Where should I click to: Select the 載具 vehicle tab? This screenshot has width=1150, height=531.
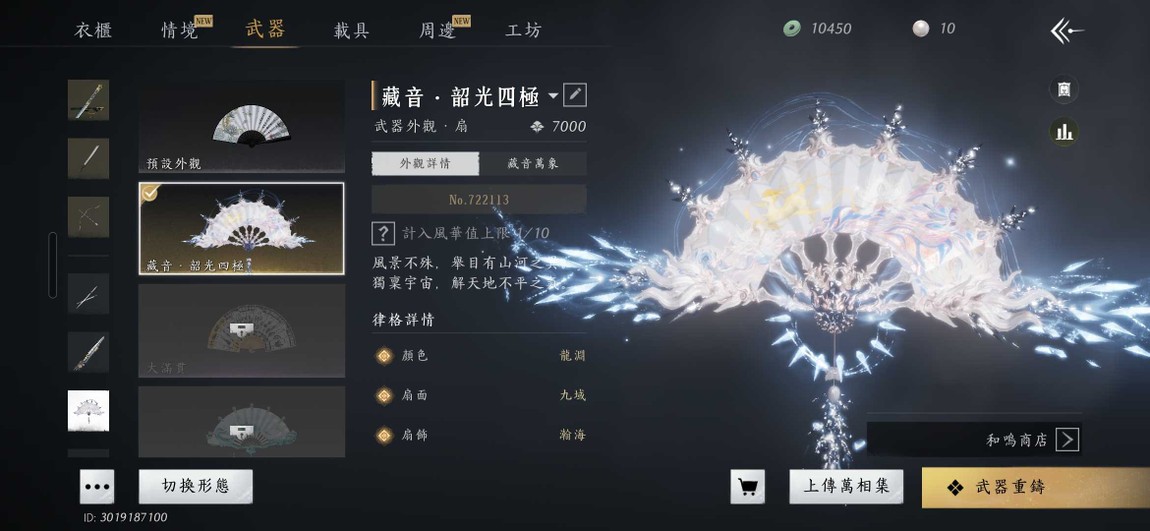tap(351, 29)
